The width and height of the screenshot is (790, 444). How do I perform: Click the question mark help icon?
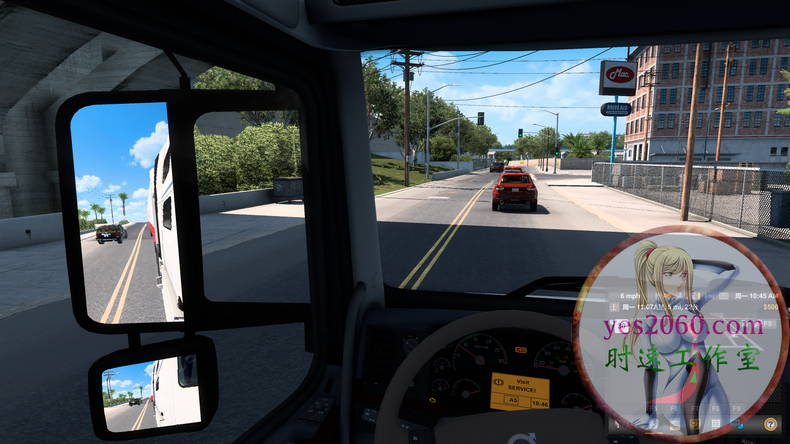tap(770, 424)
